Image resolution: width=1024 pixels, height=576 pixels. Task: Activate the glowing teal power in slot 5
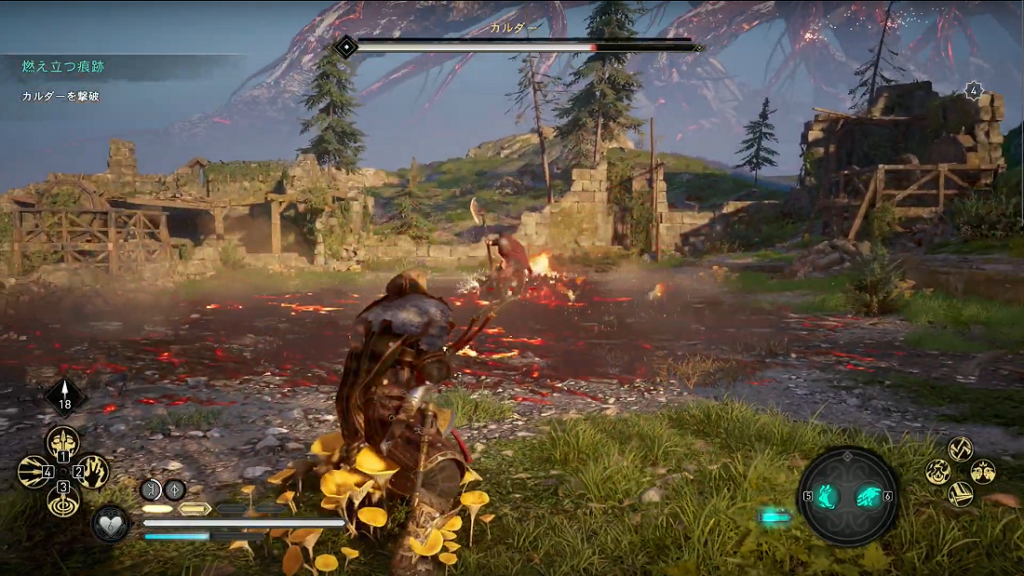click(x=828, y=495)
